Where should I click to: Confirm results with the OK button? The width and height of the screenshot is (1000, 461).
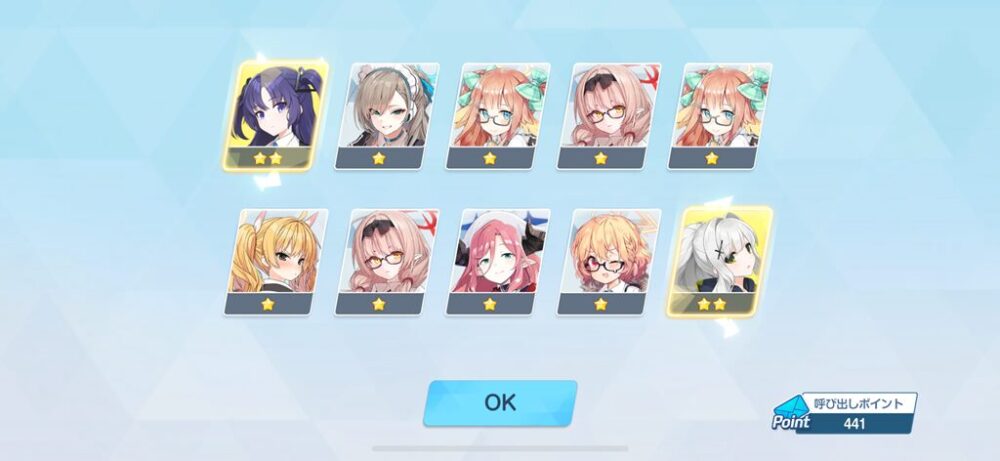coord(500,402)
